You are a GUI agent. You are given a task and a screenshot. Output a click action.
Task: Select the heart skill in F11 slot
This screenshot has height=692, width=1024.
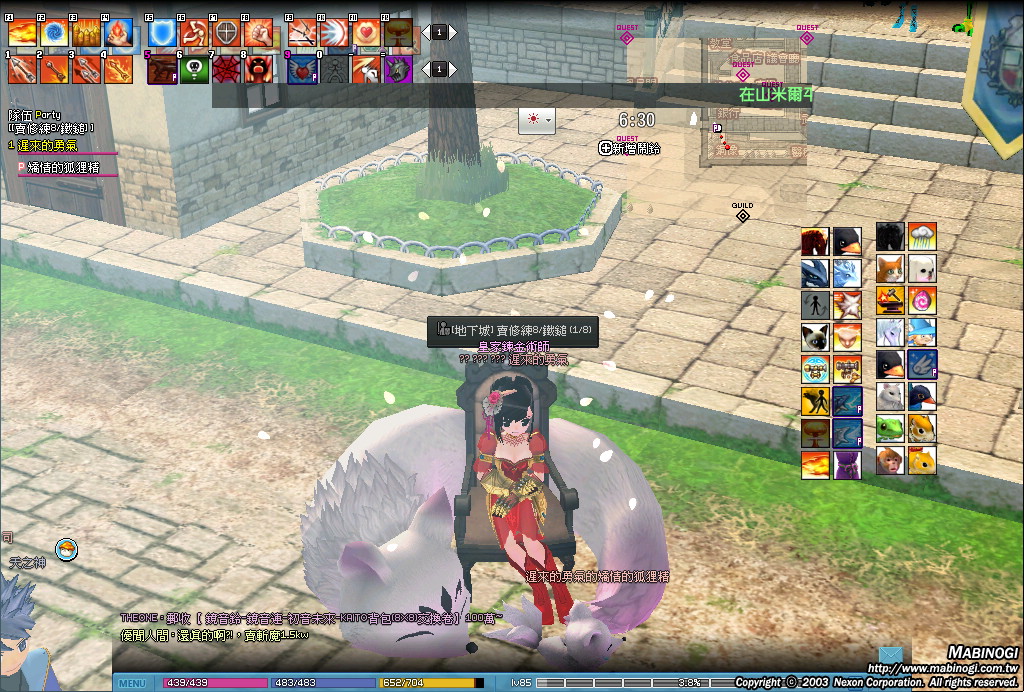(x=366, y=32)
